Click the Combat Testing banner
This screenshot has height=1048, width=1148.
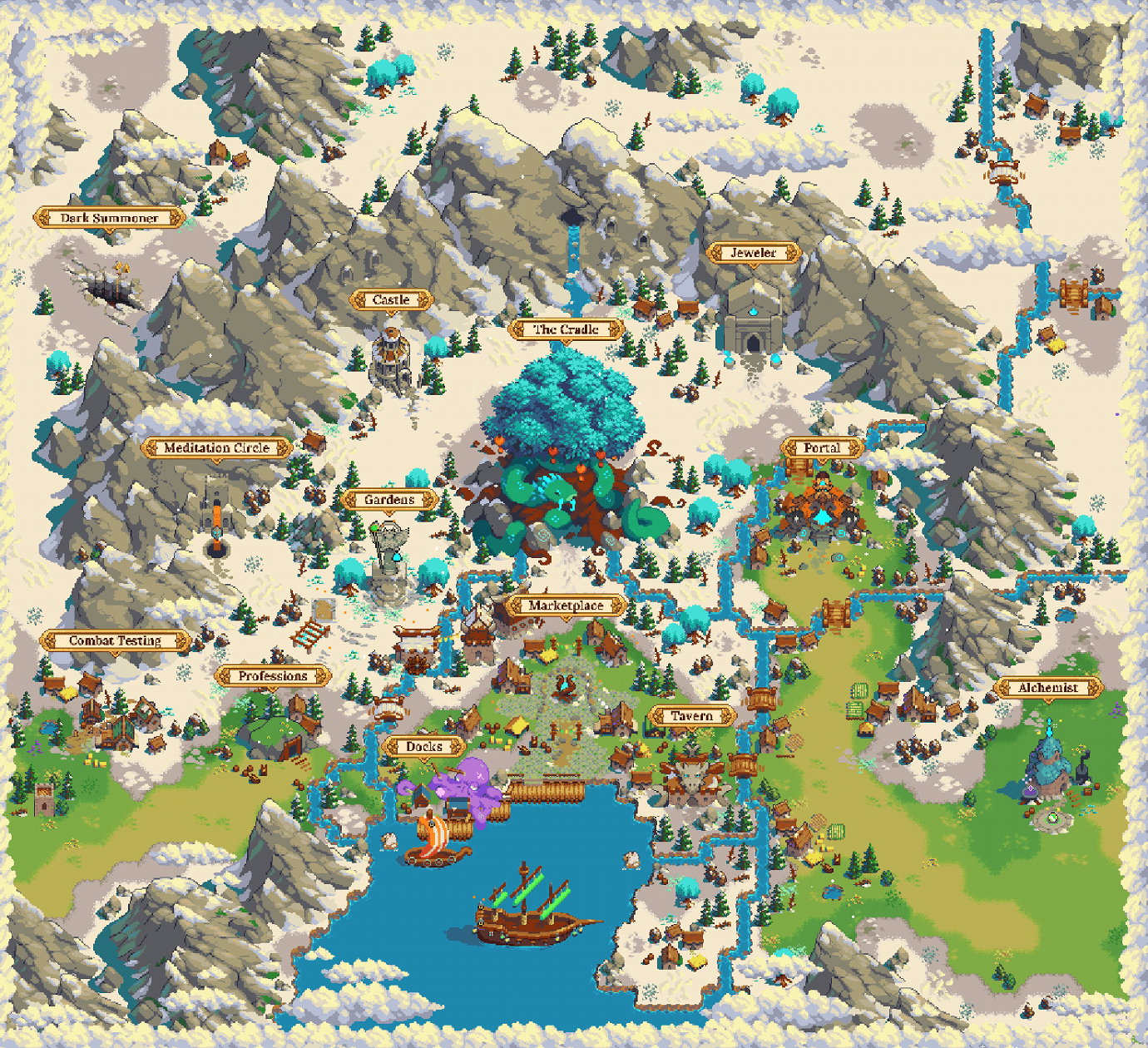115,640
